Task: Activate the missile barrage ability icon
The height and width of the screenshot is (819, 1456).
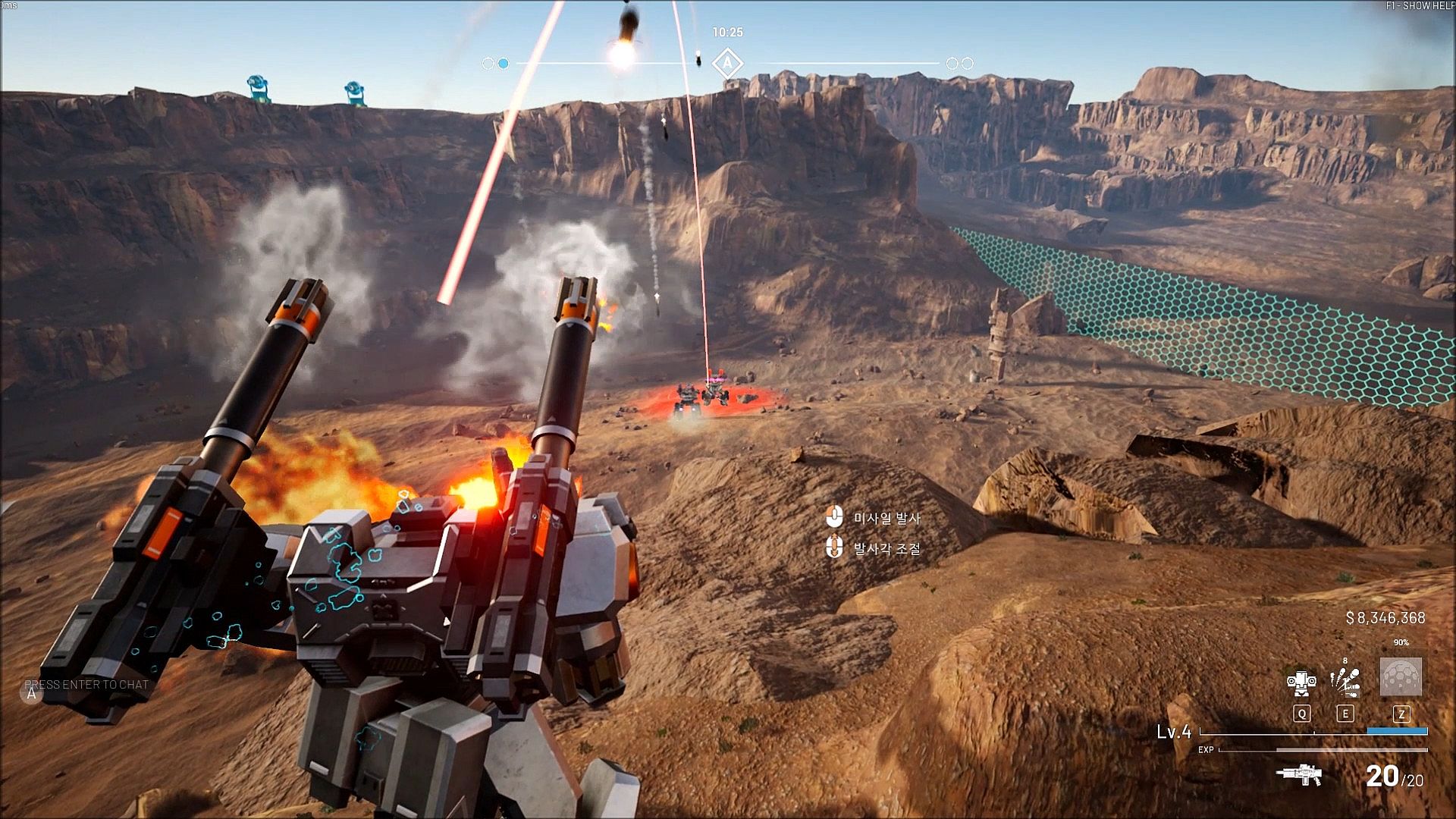Action: [1345, 681]
